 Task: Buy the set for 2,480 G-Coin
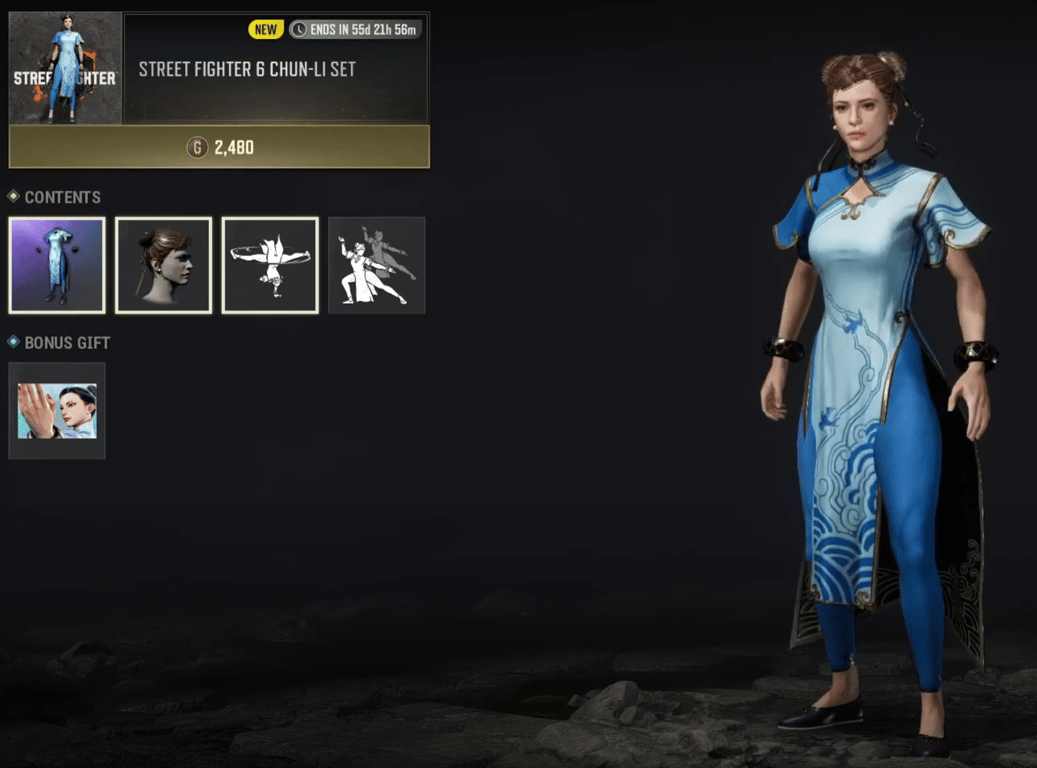pos(219,147)
